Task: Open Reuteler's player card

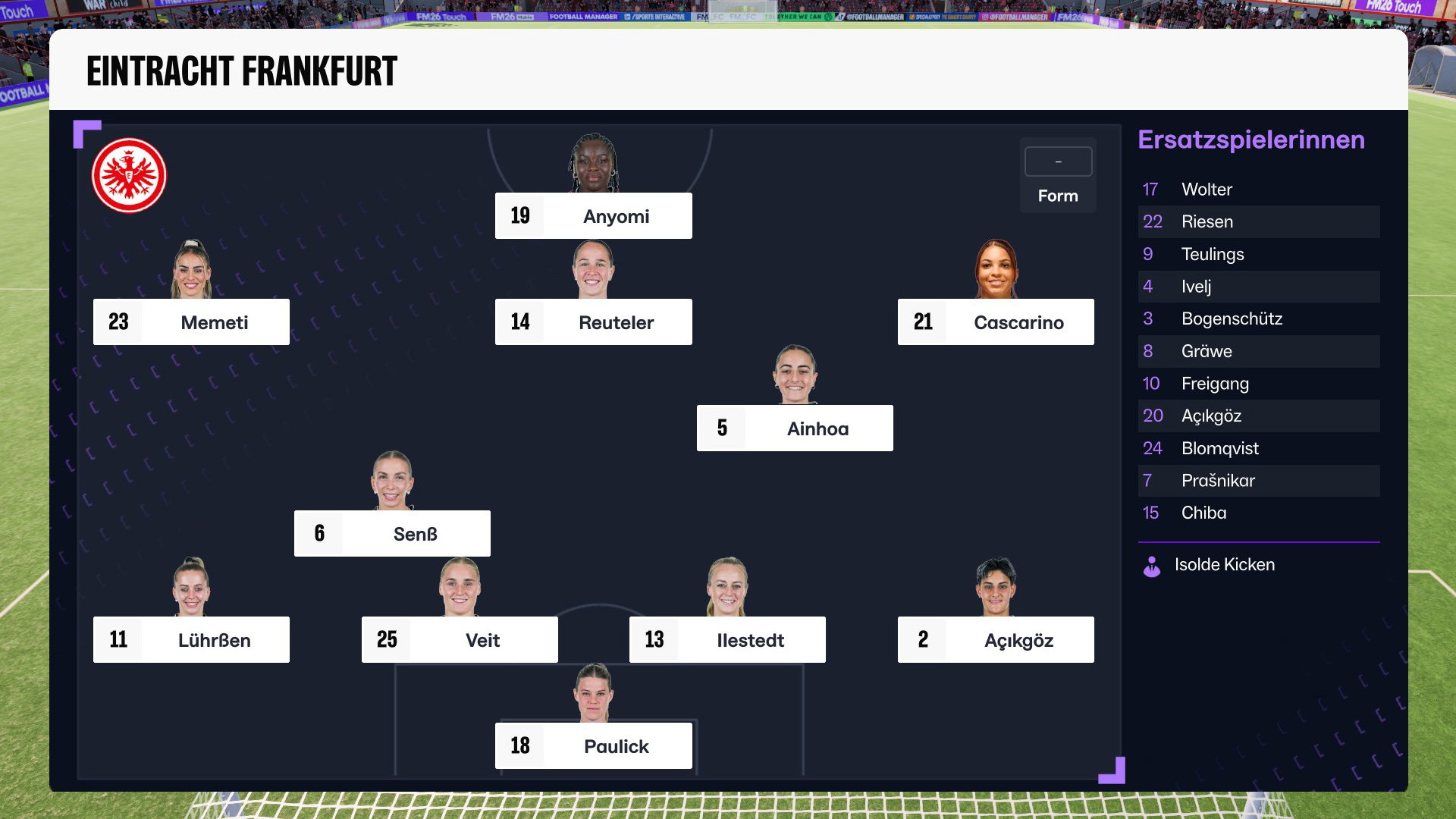Action: (593, 322)
